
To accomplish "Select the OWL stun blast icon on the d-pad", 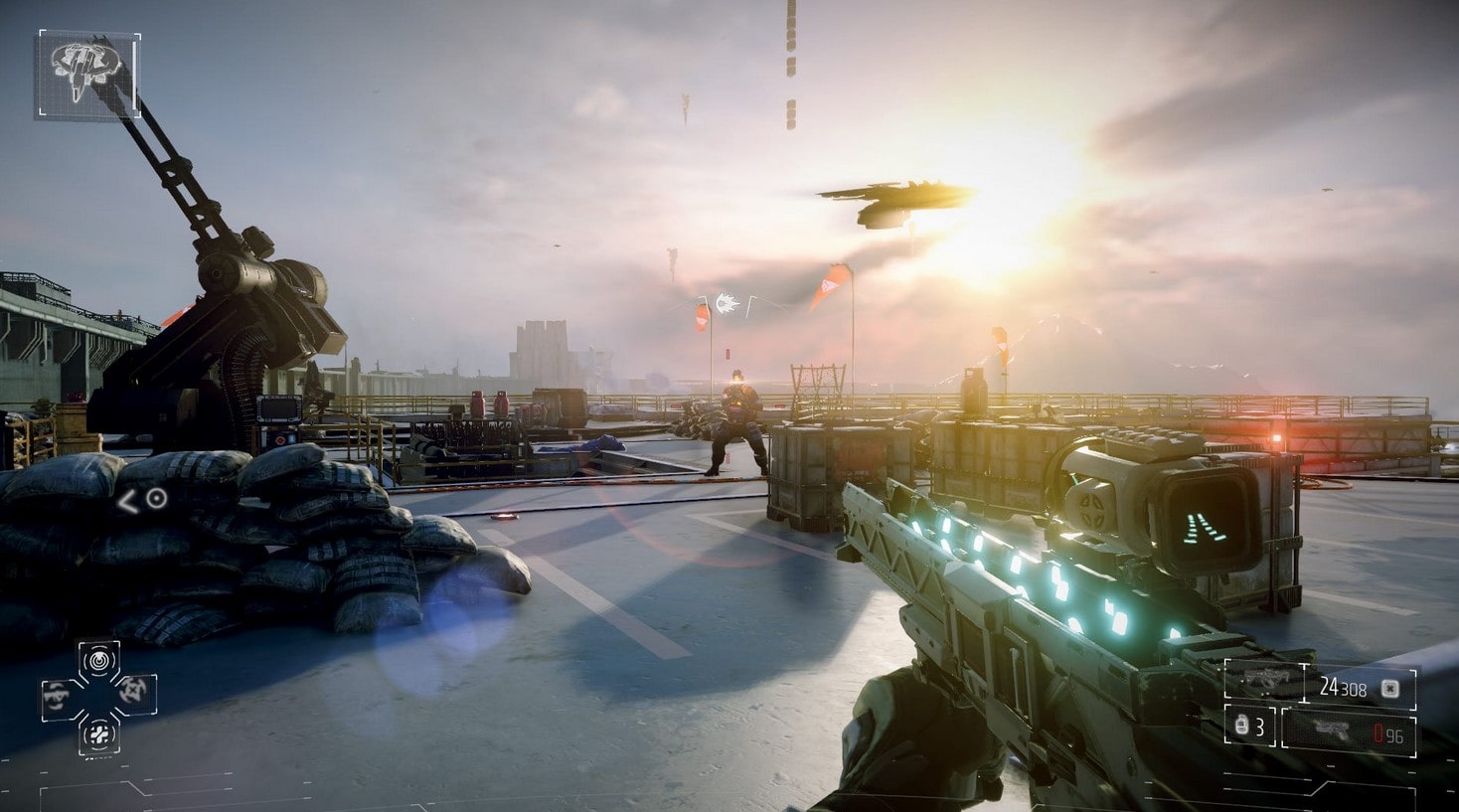I will (x=99, y=660).
